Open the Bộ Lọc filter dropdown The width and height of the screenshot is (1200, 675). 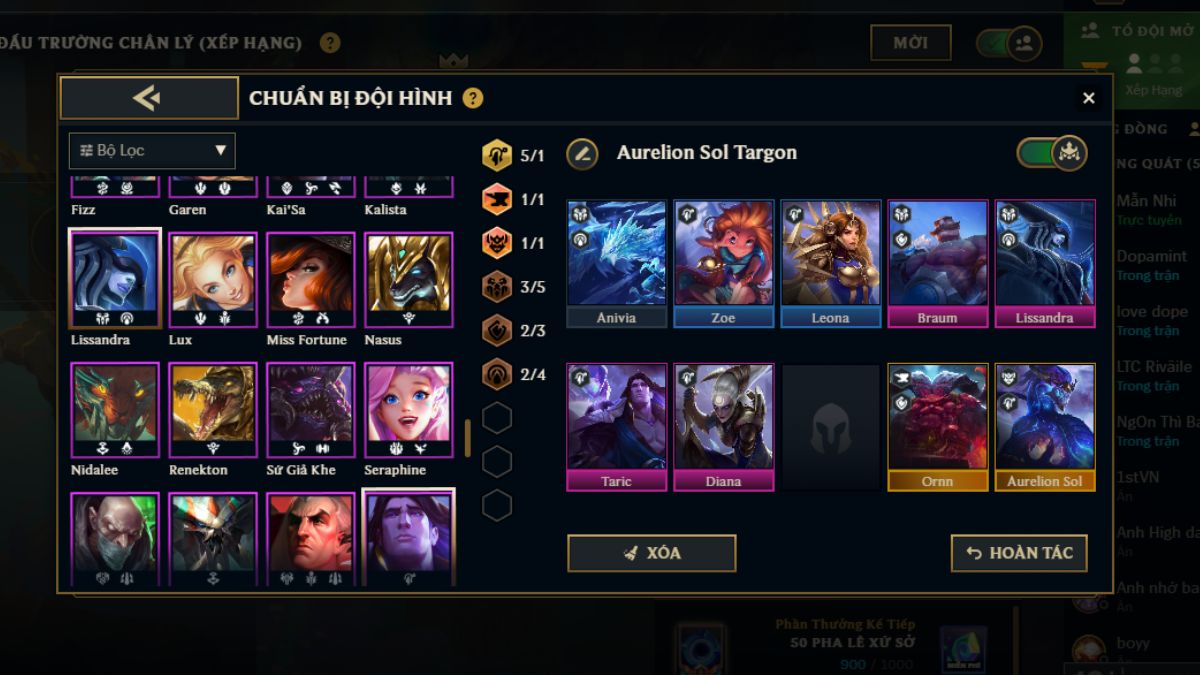(x=152, y=151)
